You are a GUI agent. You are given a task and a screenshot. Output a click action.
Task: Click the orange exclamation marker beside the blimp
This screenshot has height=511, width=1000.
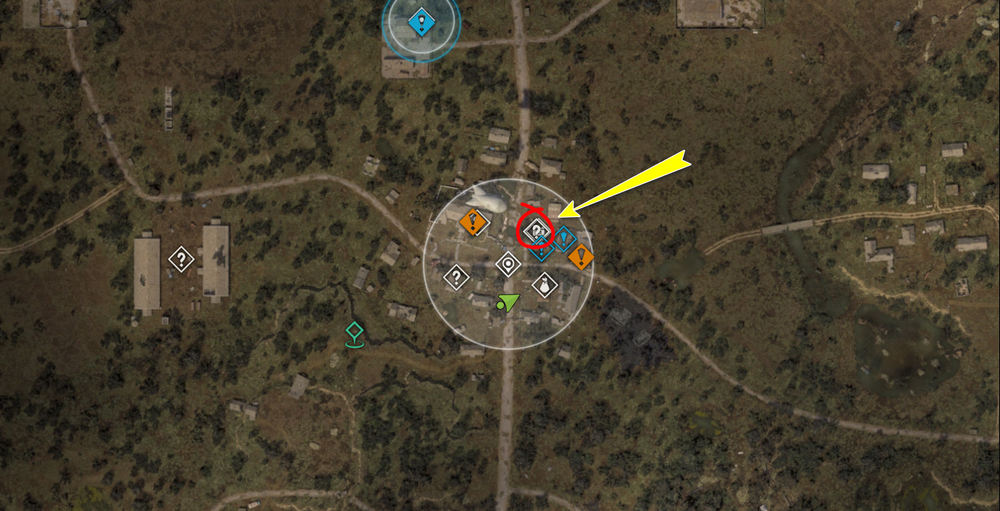pyautogui.click(x=475, y=221)
